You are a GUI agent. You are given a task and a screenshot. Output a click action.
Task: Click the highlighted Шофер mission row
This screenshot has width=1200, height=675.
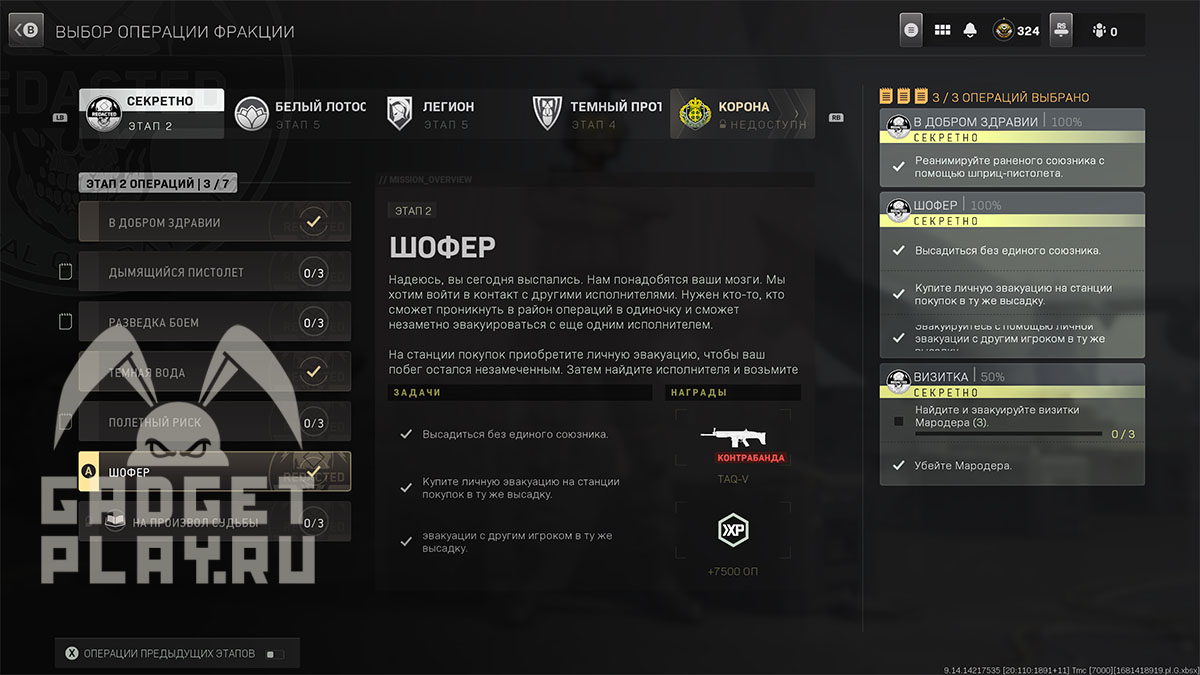215,471
